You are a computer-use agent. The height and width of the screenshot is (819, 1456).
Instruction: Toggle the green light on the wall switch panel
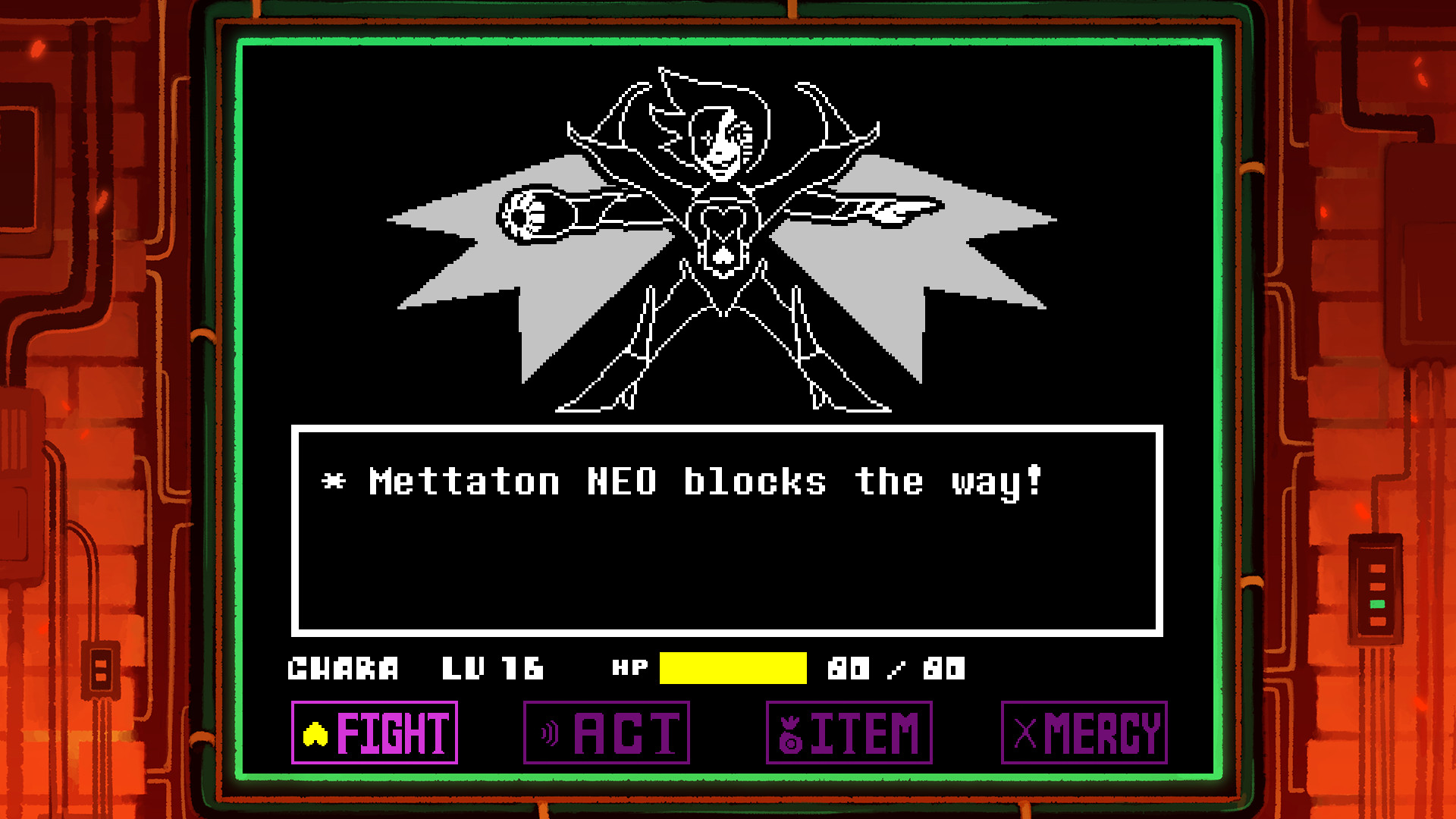click(1378, 604)
